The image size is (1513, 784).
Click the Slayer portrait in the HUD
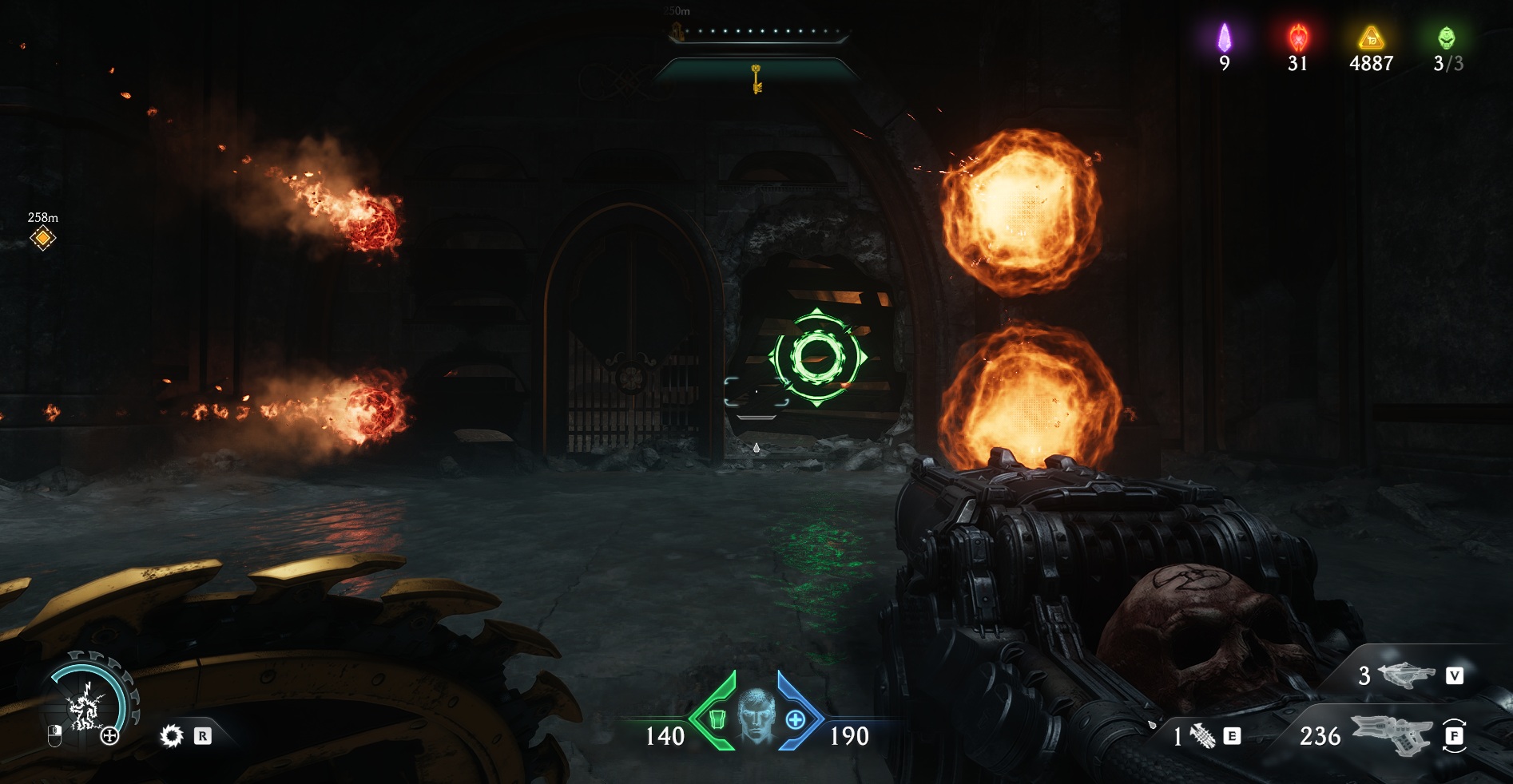756,716
